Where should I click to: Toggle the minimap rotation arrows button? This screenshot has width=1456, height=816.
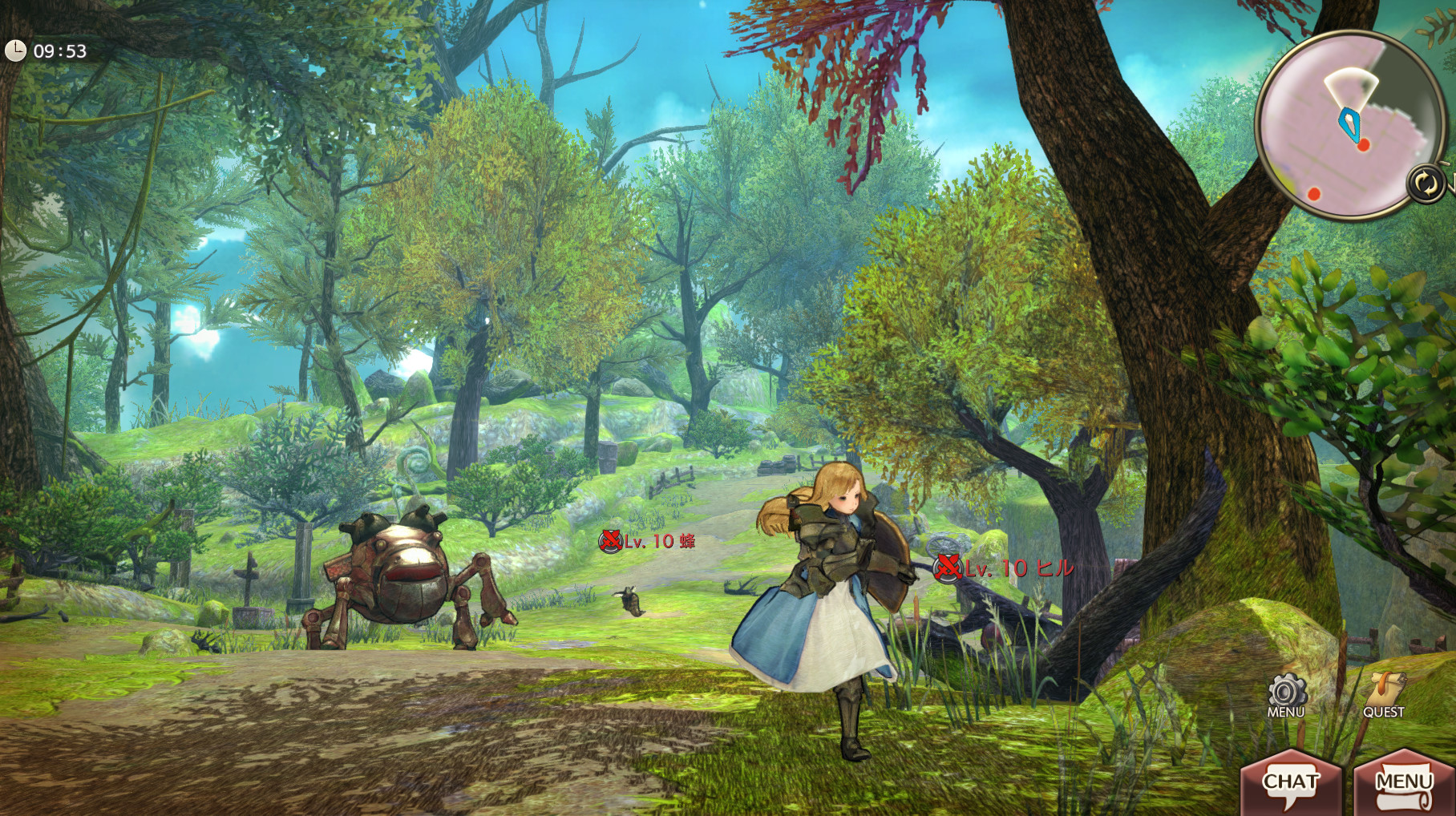(1426, 184)
